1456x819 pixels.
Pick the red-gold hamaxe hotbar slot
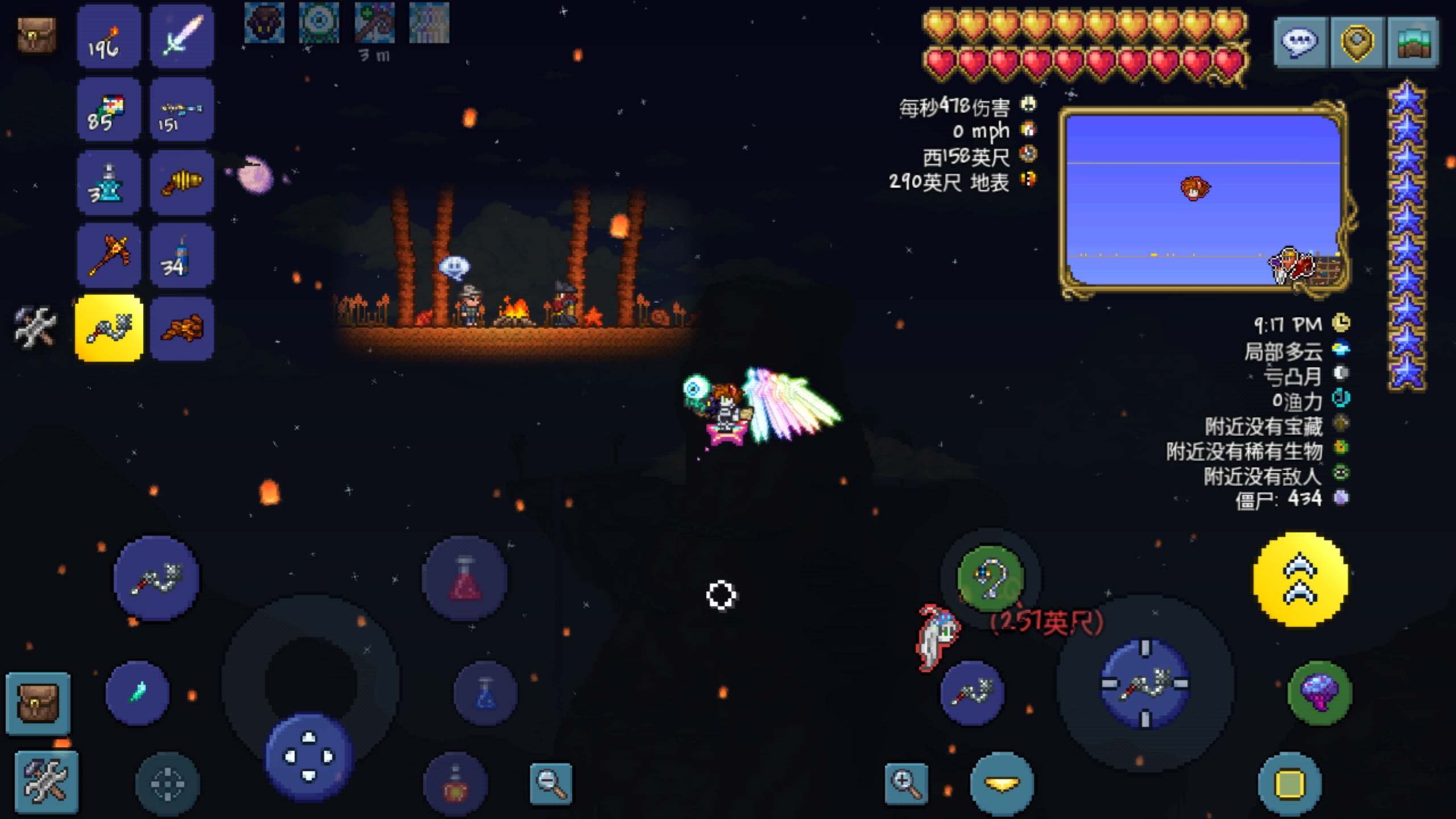pos(108,256)
